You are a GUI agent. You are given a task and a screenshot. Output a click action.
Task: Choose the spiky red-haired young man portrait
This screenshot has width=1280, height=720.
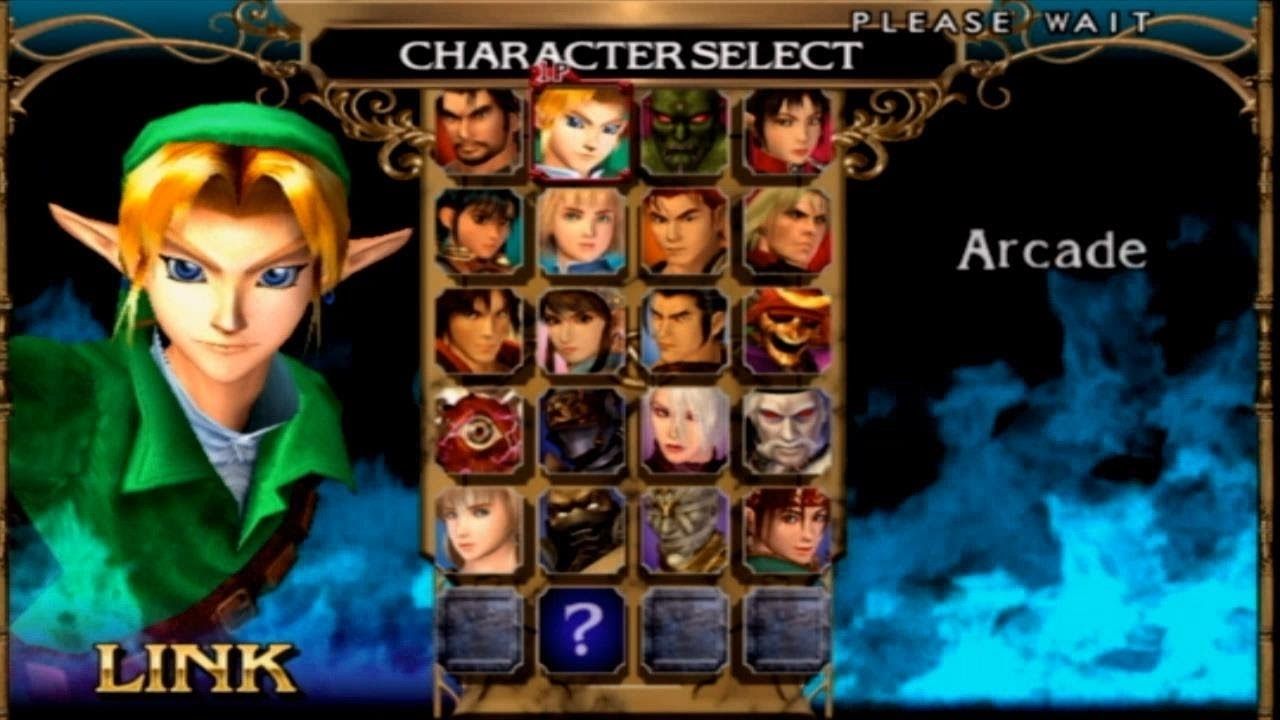click(x=685, y=231)
